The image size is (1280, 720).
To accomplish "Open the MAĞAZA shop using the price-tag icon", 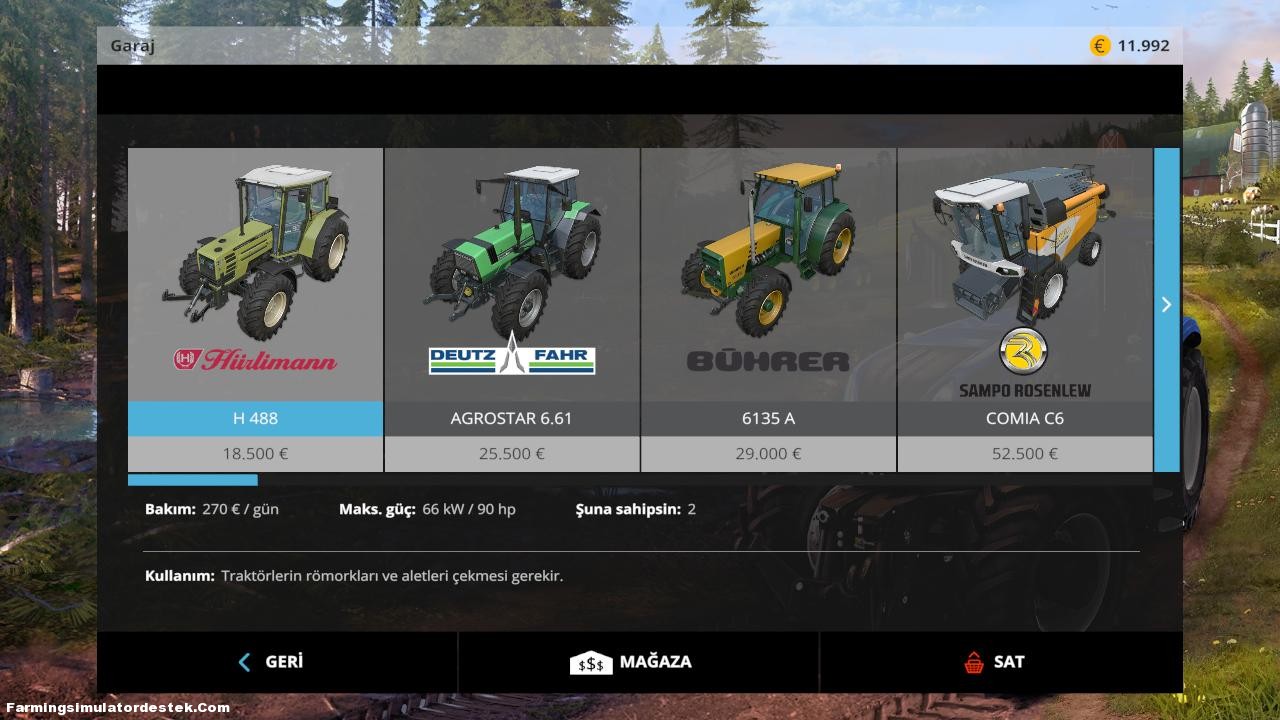I will 591,661.
